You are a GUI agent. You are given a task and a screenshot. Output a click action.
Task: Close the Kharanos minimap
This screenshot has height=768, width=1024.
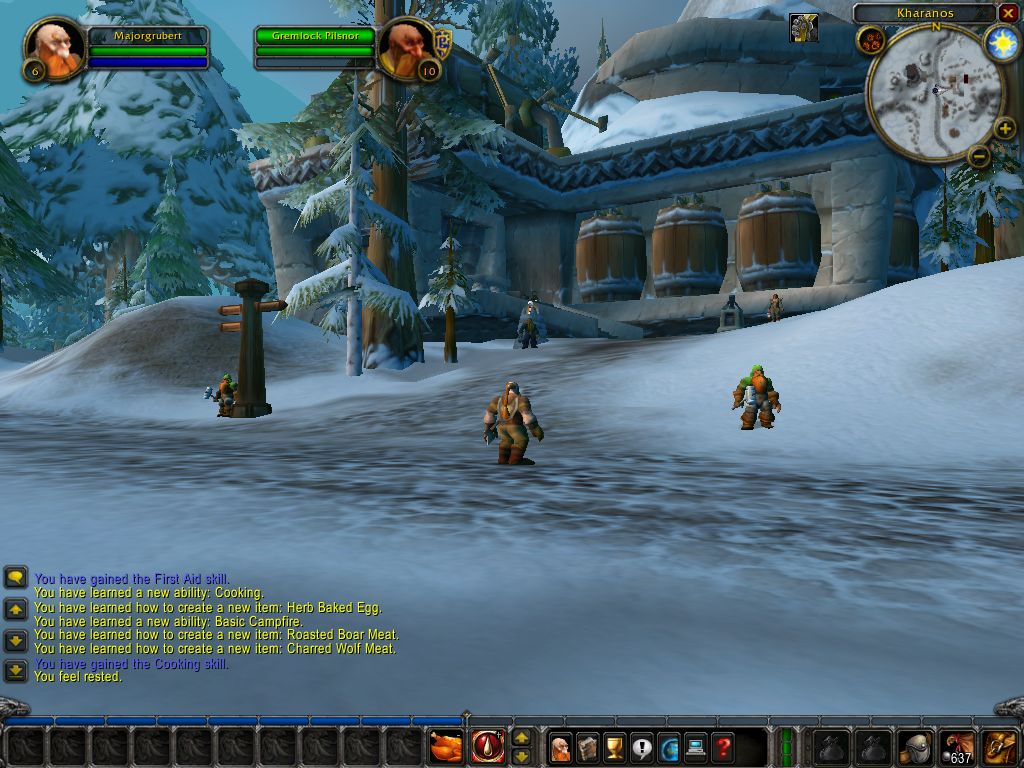(x=1008, y=13)
